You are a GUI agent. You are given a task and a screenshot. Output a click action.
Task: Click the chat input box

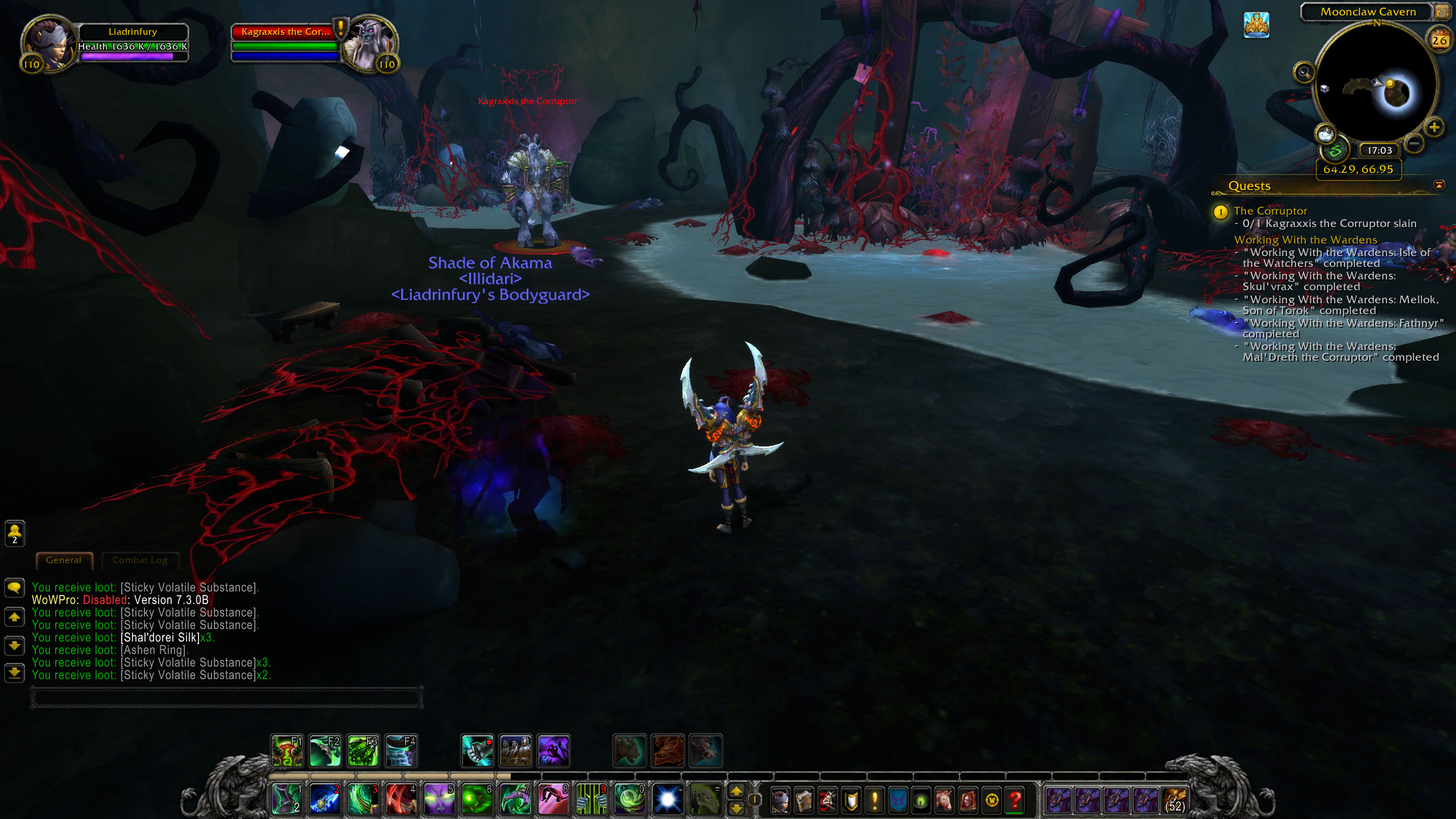tap(227, 697)
